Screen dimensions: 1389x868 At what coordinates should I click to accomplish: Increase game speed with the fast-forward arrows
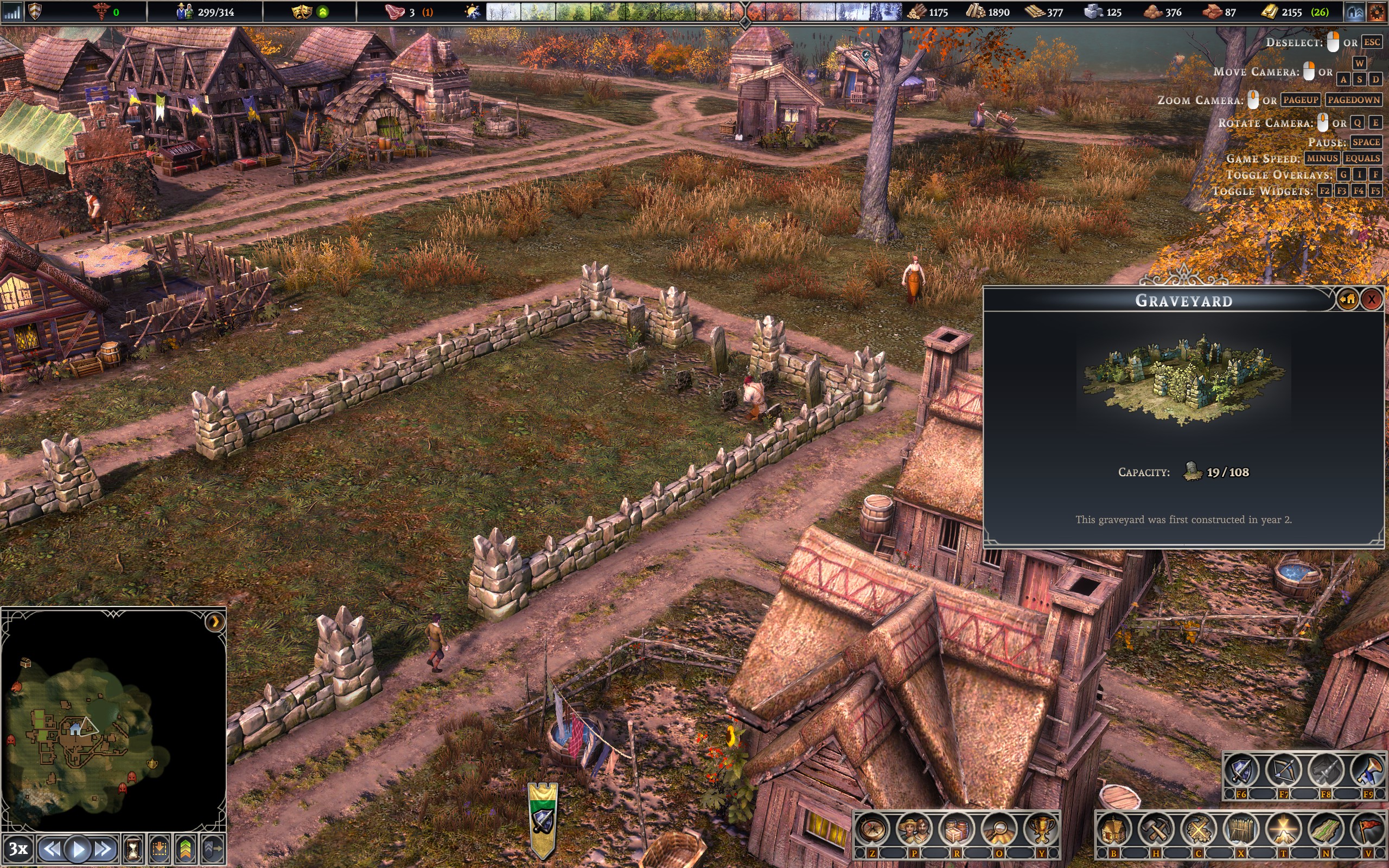click(x=103, y=848)
